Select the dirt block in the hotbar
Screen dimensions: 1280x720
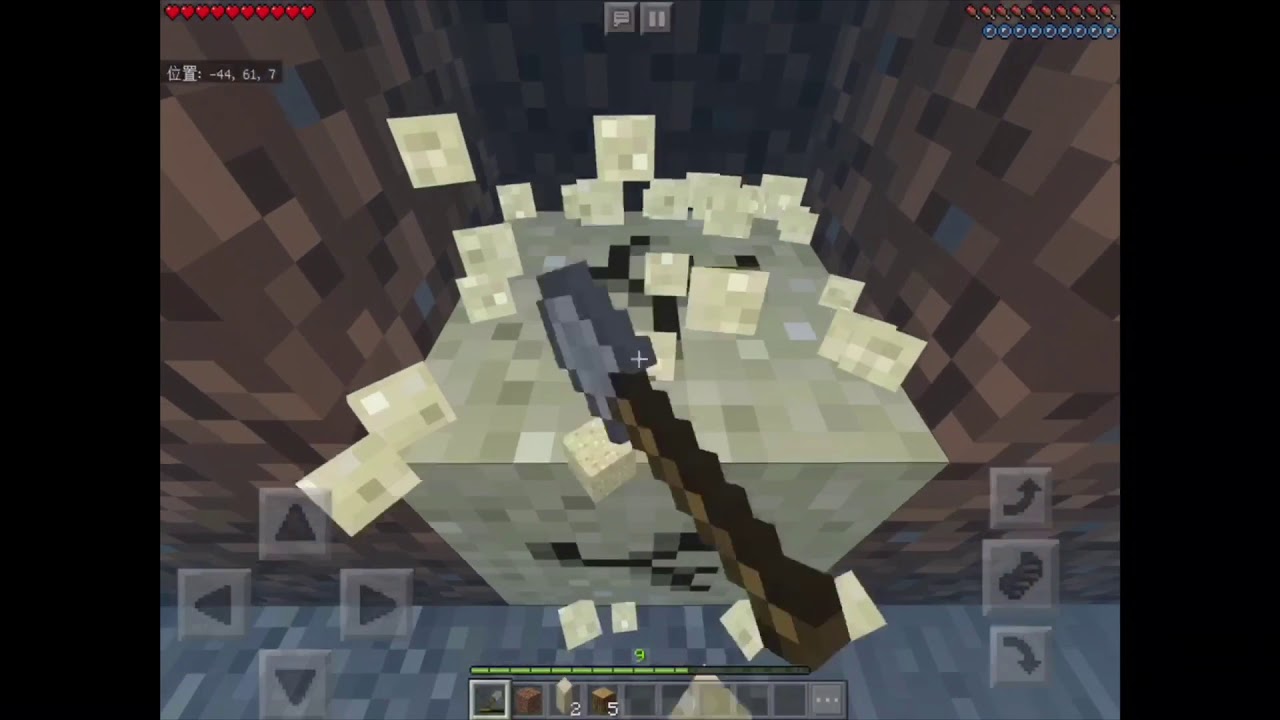(527, 700)
